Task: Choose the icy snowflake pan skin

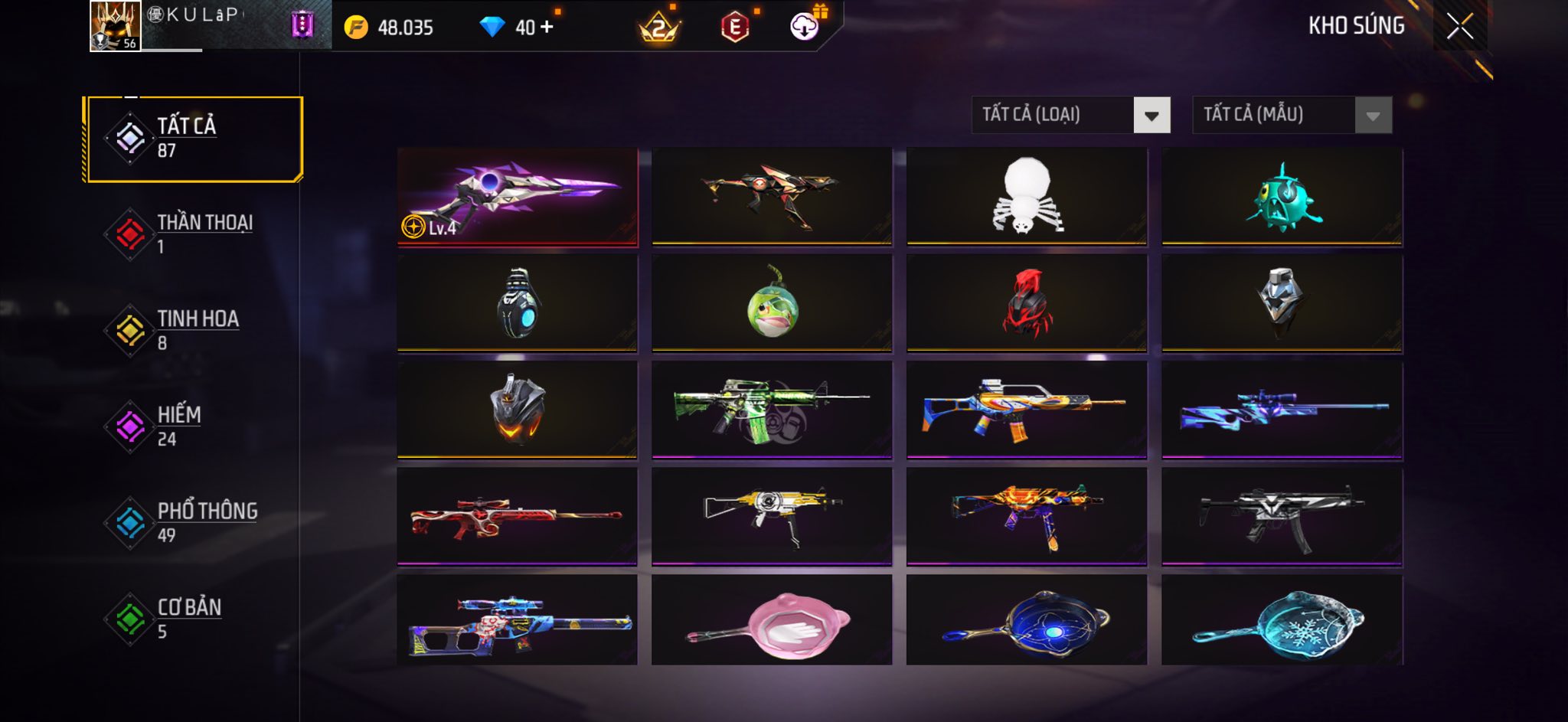Action: click(x=1282, y=622)
